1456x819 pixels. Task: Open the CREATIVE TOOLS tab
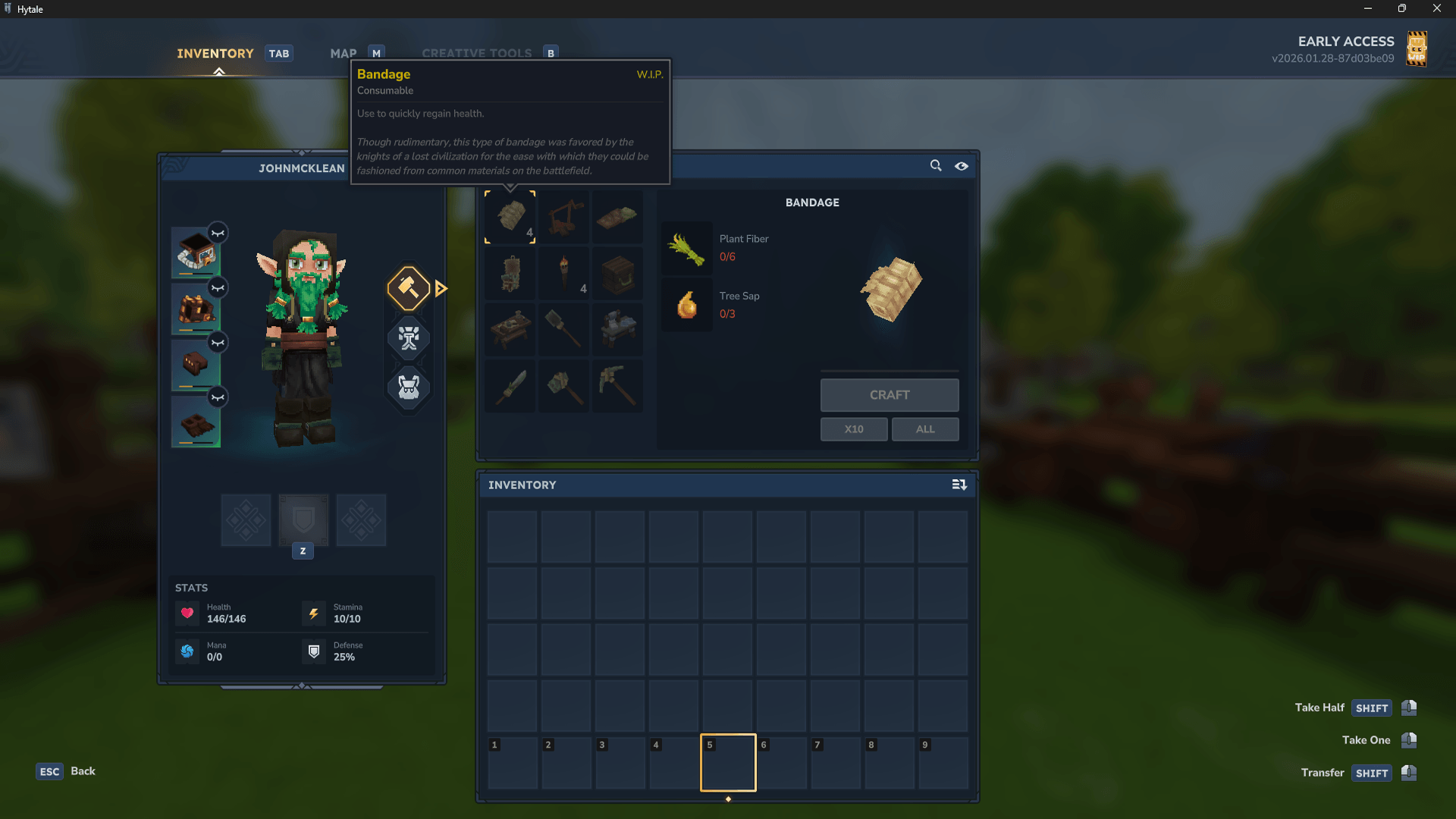(x=477, y=53)
